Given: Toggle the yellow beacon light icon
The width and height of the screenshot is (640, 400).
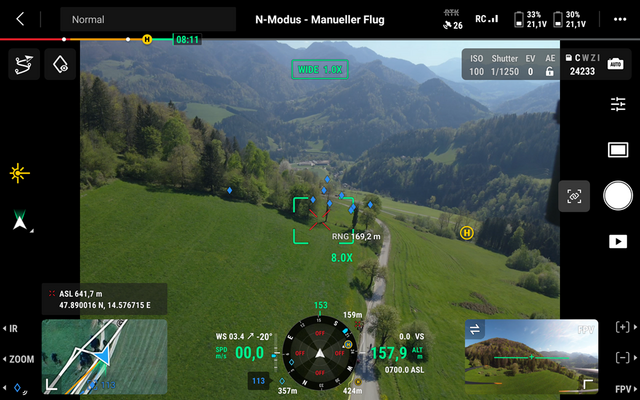Looking at the screenshot, I should (x=20, y=173).
